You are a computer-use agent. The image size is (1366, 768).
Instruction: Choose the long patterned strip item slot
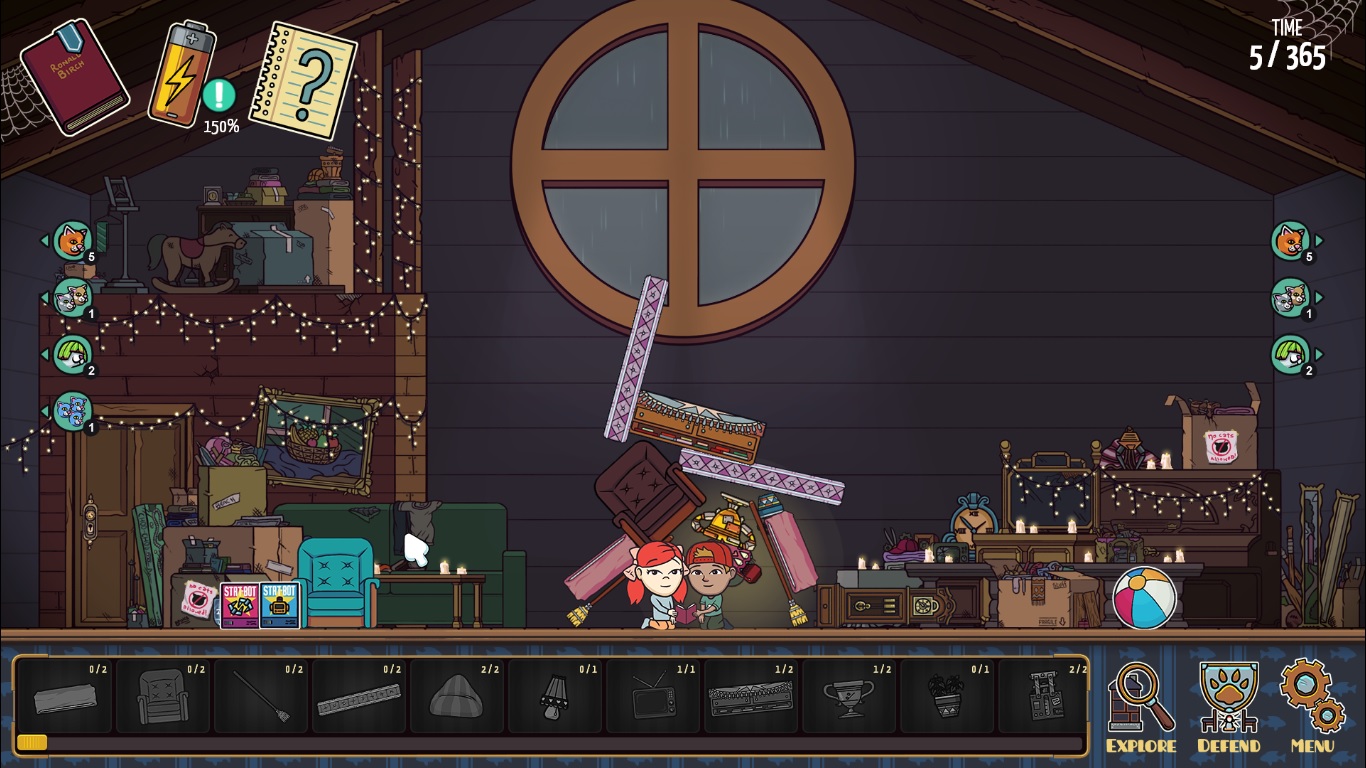pyautogui.click(x=358, y=696)
